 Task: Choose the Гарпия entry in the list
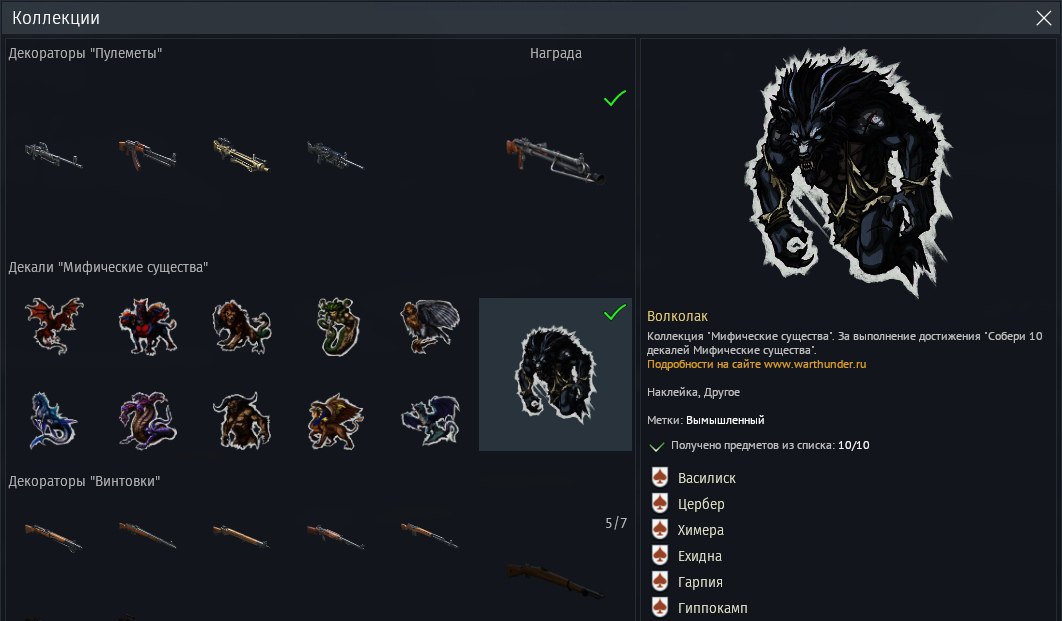(x=699, y=582)
